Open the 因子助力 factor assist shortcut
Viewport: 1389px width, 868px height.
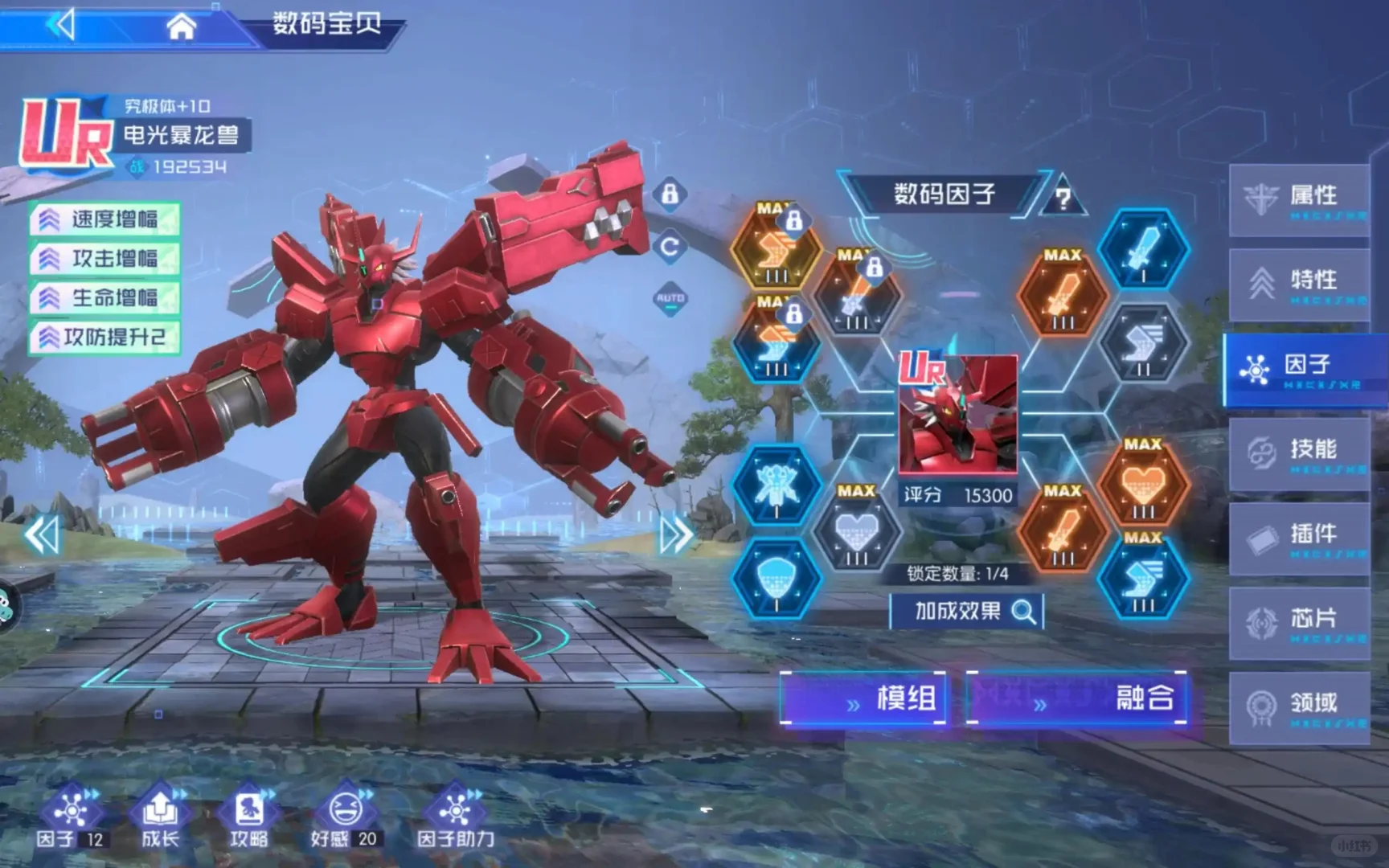(455, 817)
